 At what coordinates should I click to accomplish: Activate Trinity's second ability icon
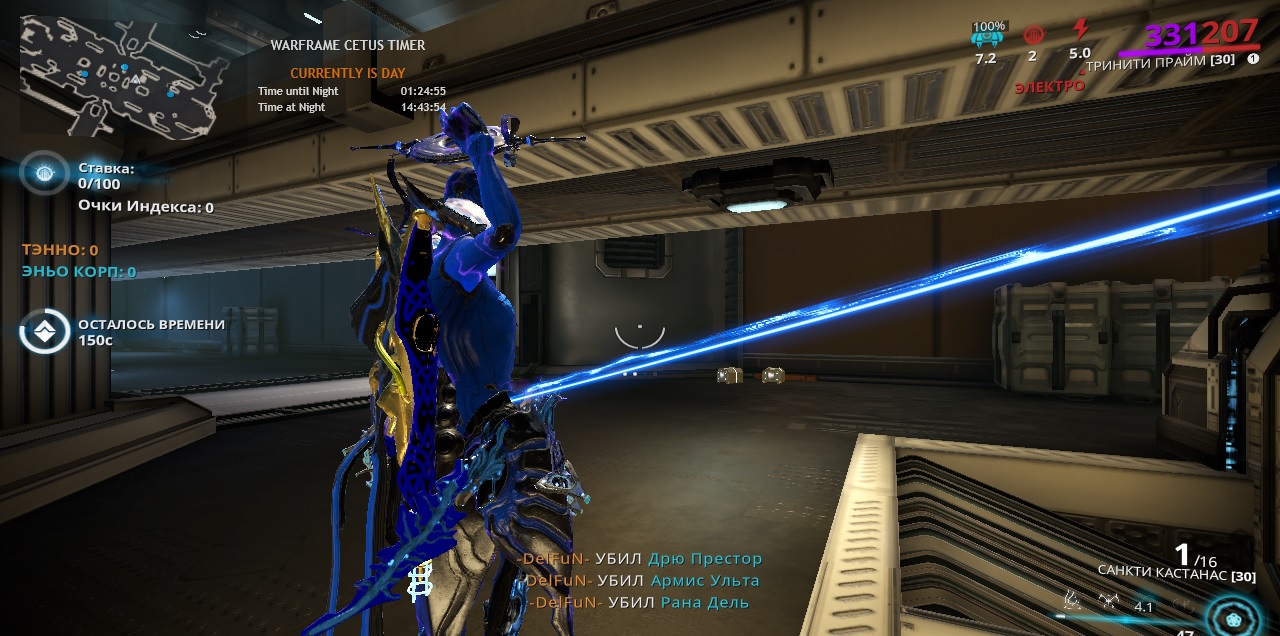click(x=1108, y=601)
